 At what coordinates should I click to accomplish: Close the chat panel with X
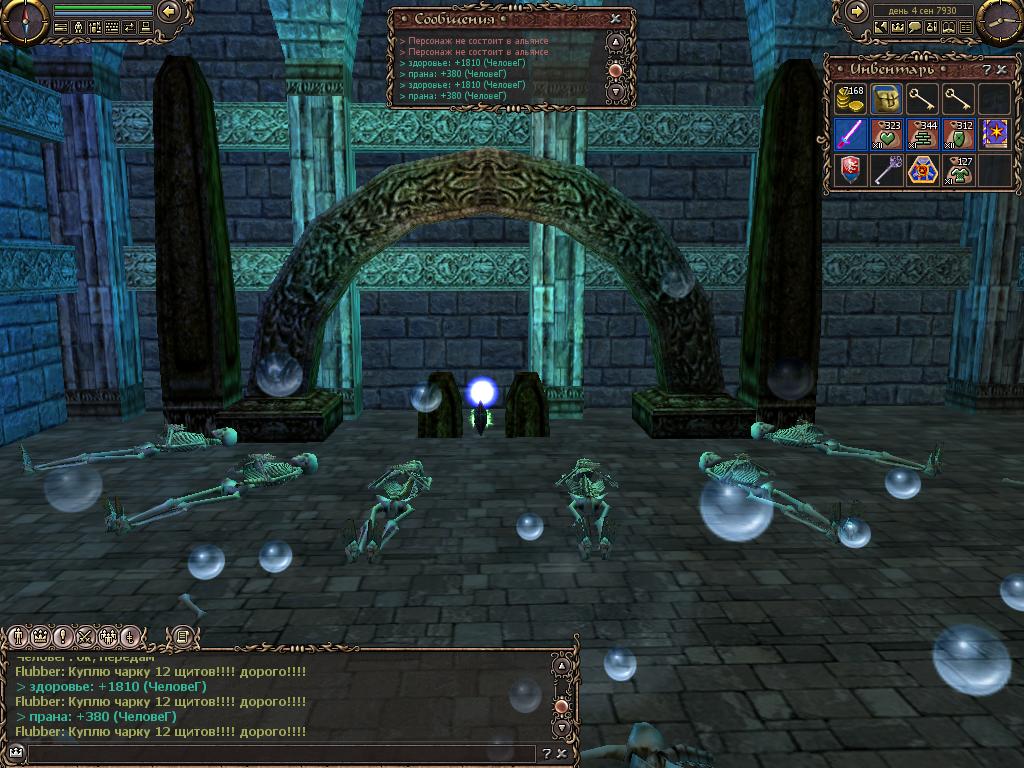point(562,754)
